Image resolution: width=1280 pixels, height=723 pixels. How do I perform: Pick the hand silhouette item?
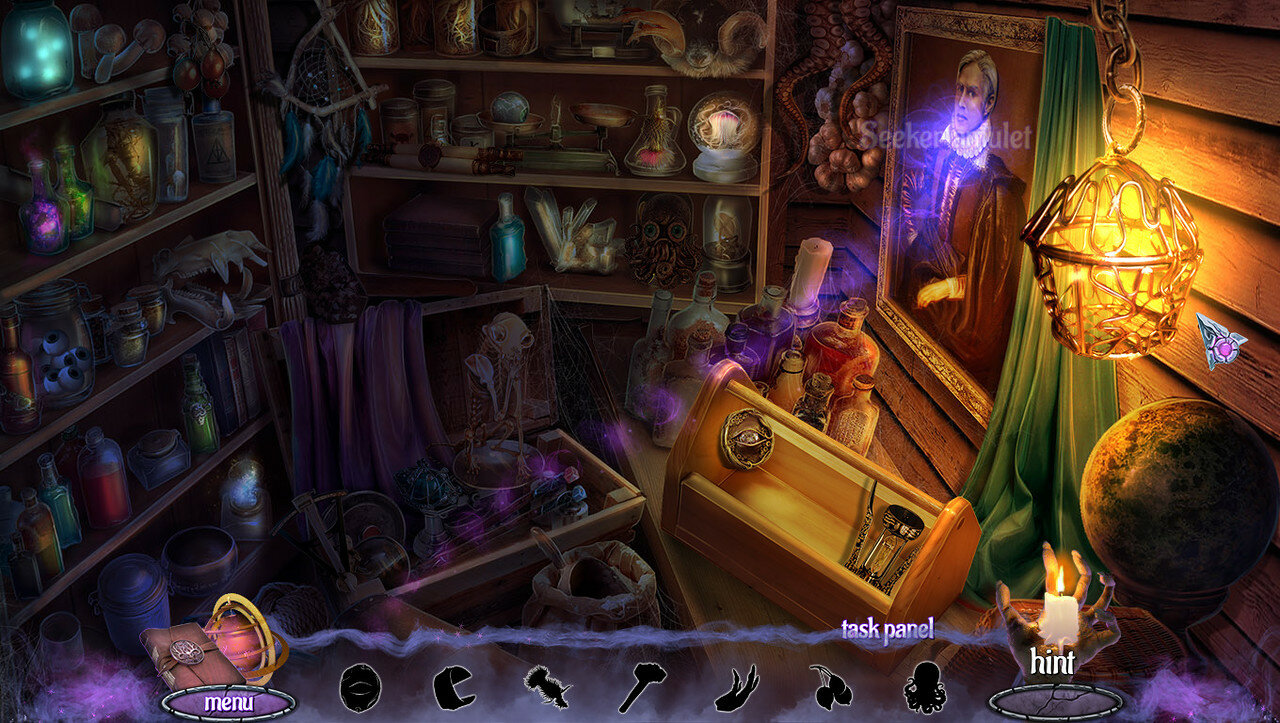pyautogui.click(x=735, y=688)
